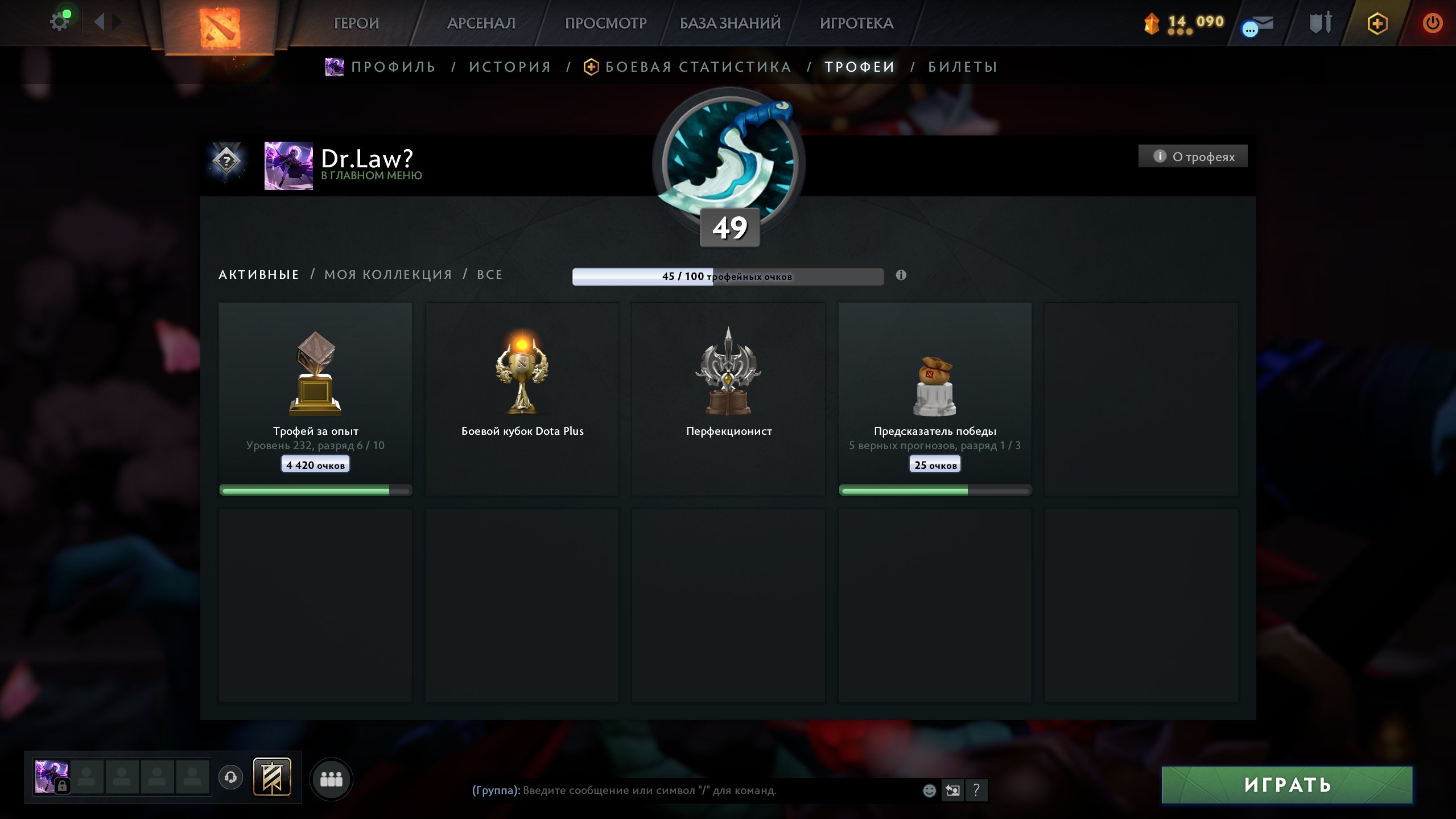This screenshot has width=1456, height=819.
Task: Open the Armory crossed-swords icon
Action: [1320, 24]
